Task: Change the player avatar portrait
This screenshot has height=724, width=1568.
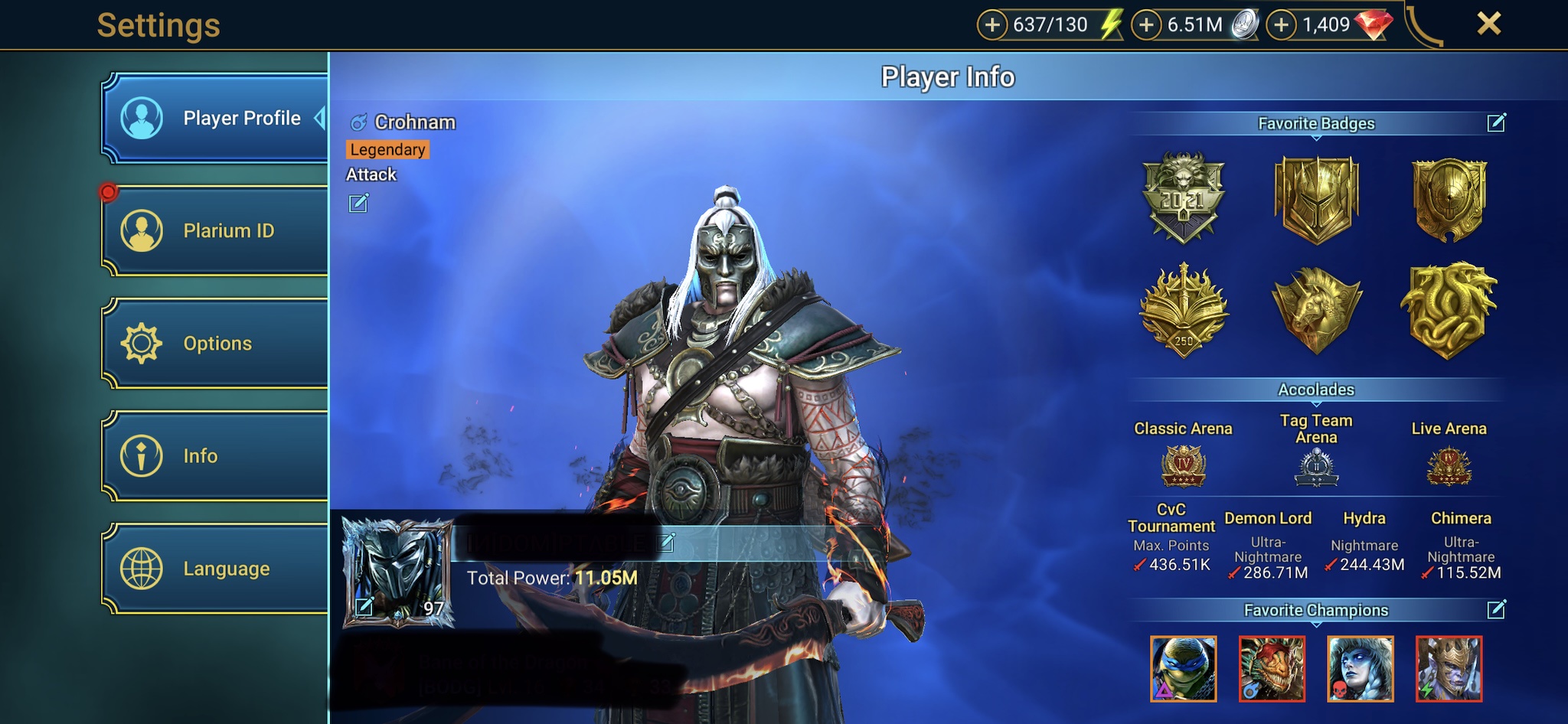Action: click(x=364, y=607)
